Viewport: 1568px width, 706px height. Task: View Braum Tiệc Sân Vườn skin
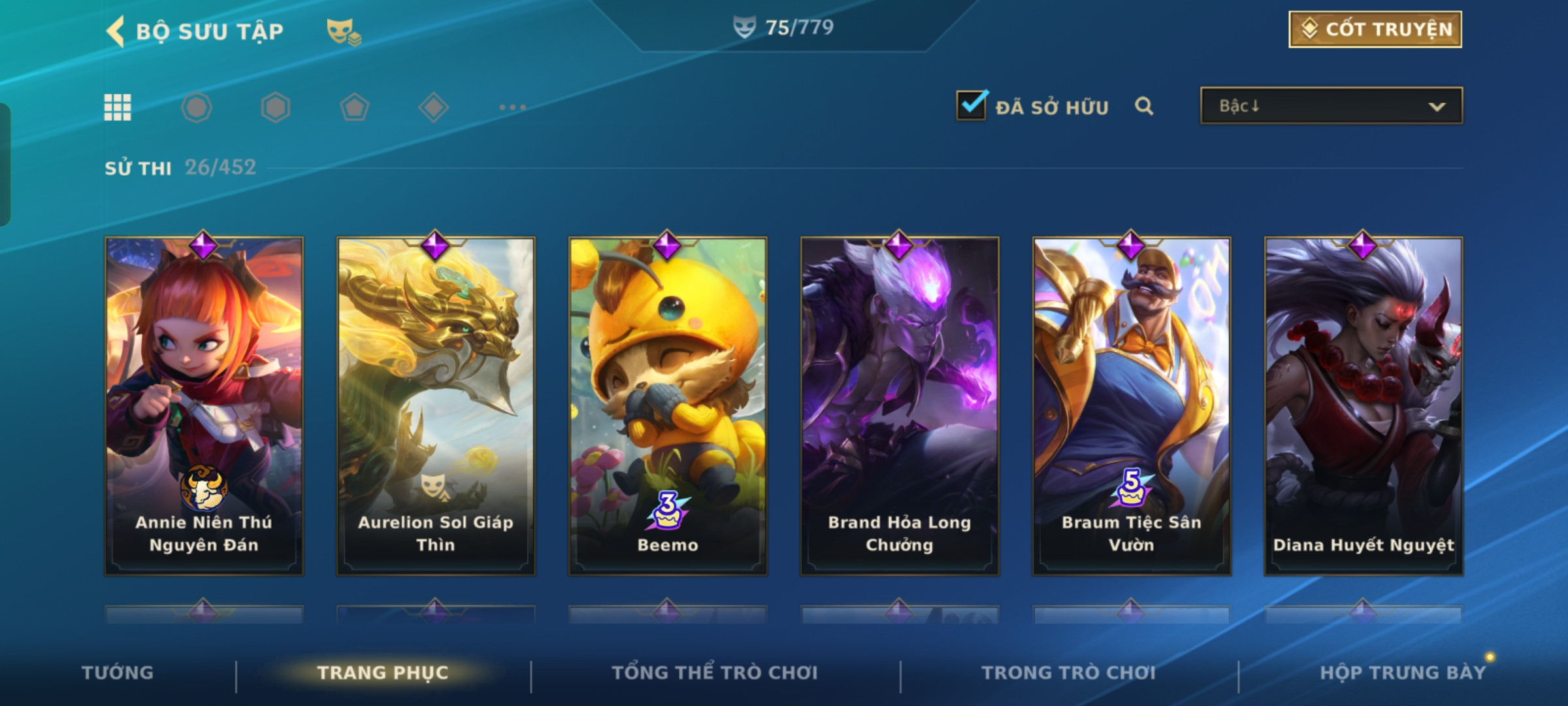[x=1132, y=405]
